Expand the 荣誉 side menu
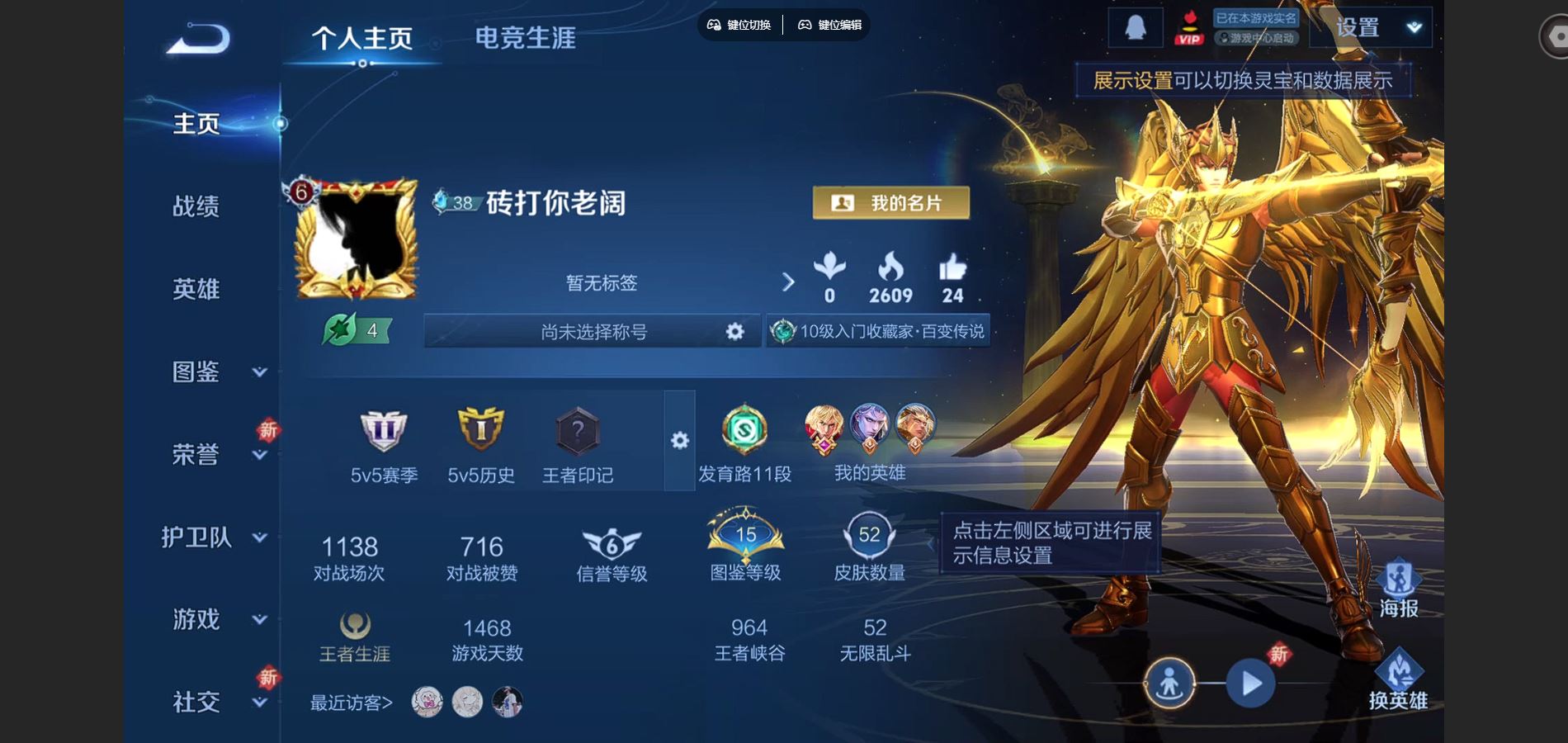This screenshot has height=743, width=1568. click(x=215, y=455)
